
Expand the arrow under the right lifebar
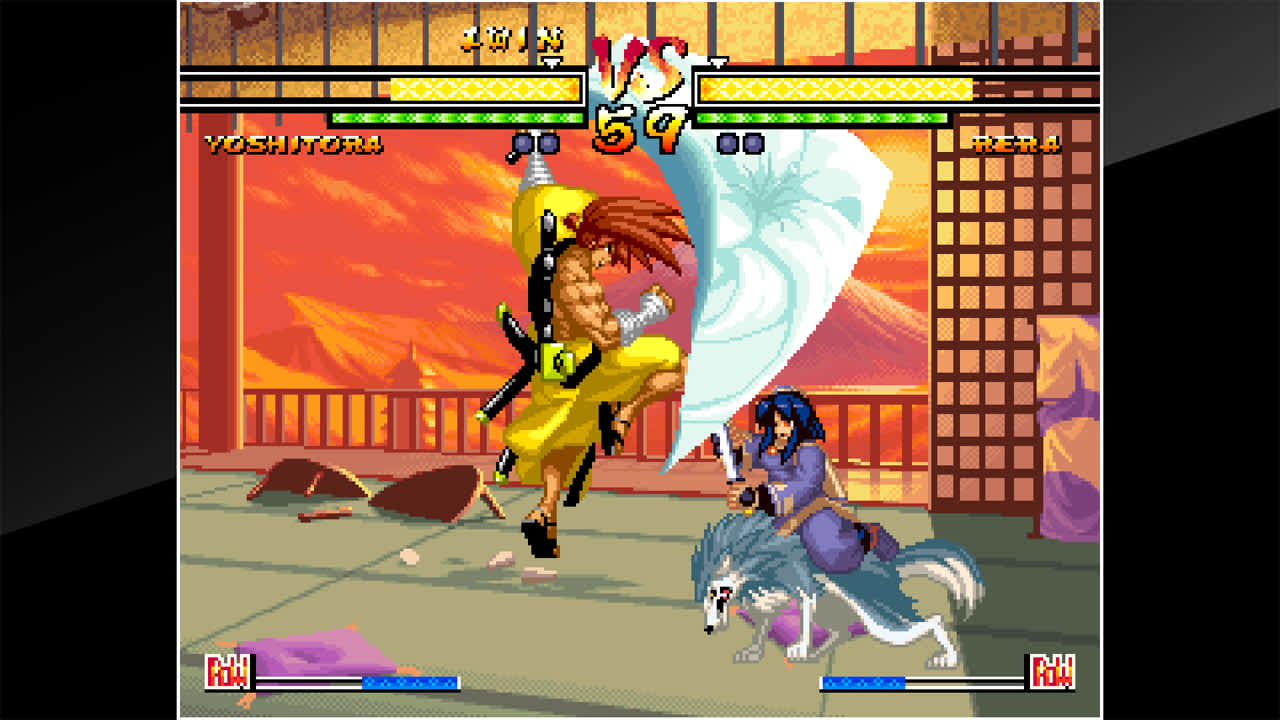(717, 62)
